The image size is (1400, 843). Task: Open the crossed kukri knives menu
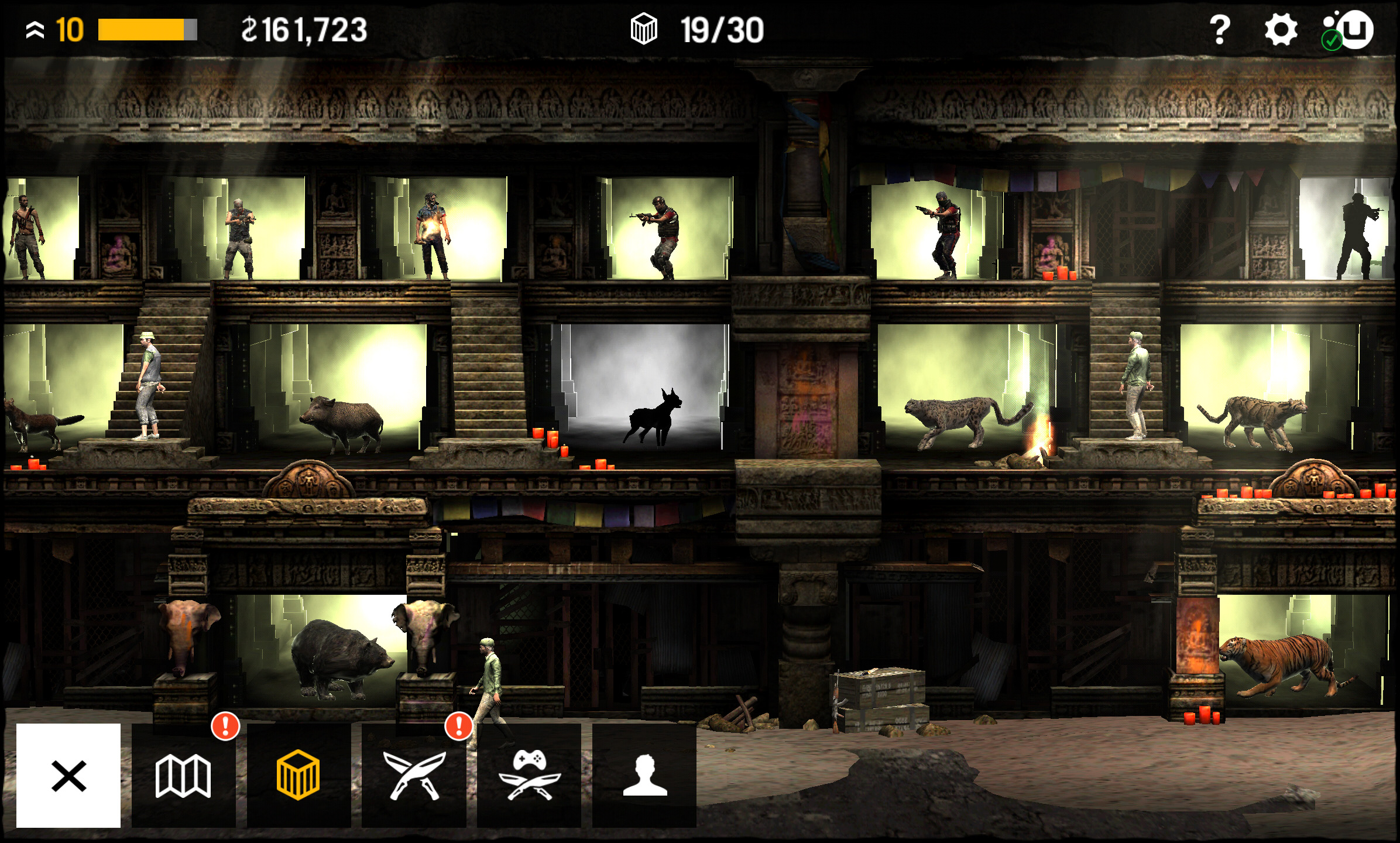click(x=414, y=775)
